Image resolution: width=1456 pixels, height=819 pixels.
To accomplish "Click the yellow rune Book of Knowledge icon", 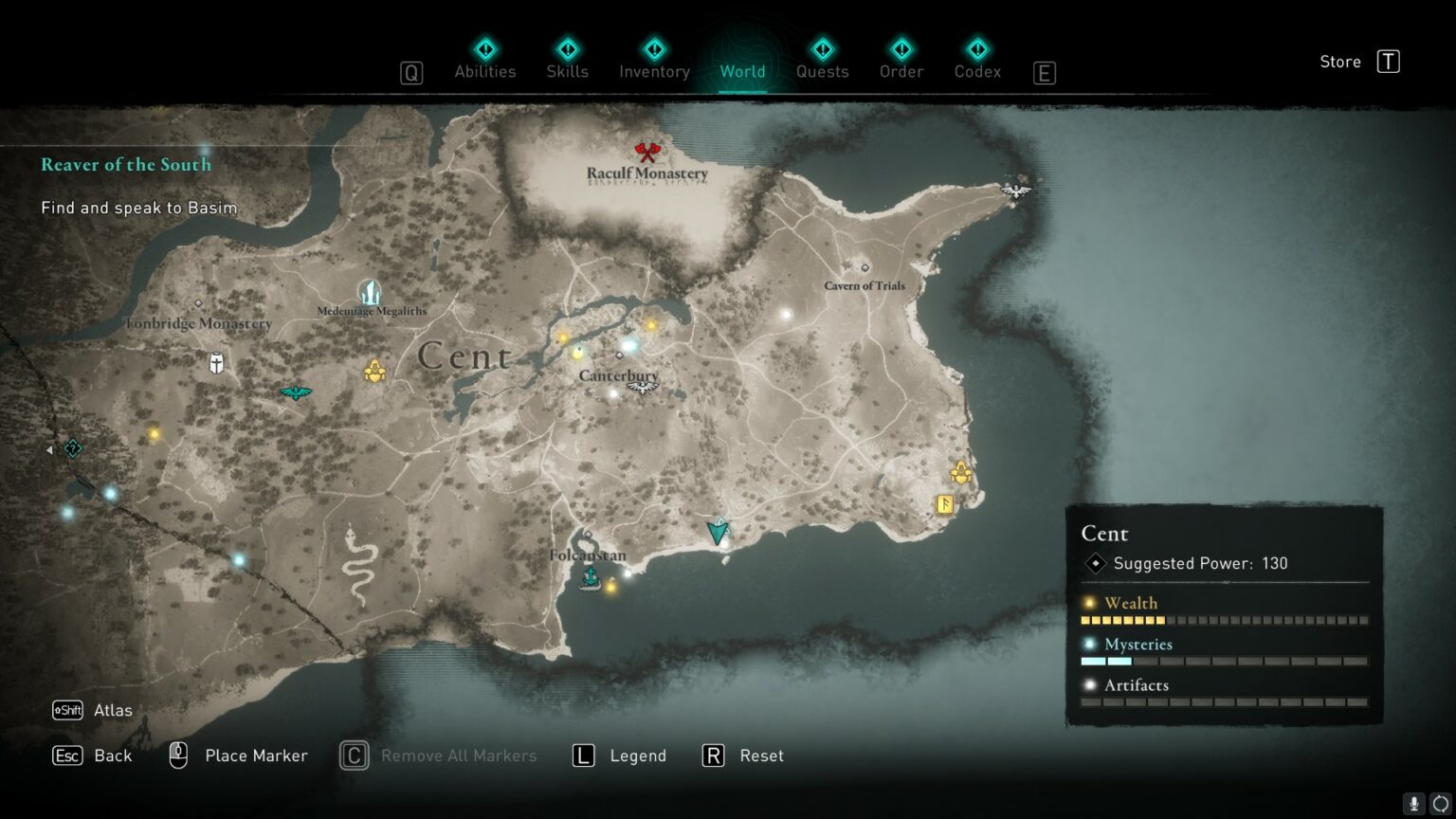I will coord(945,505).
